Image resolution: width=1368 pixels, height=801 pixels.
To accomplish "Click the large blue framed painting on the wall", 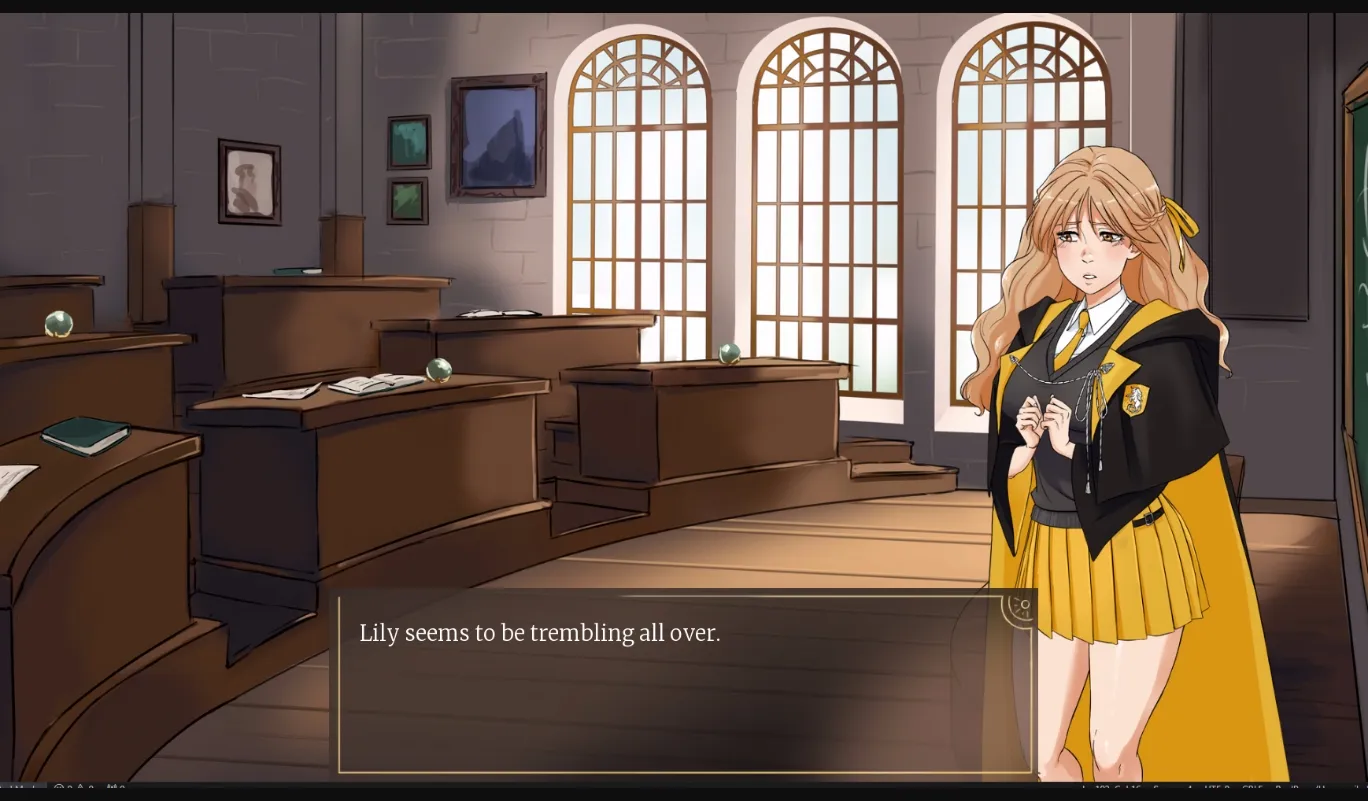I will click(497, 135).
